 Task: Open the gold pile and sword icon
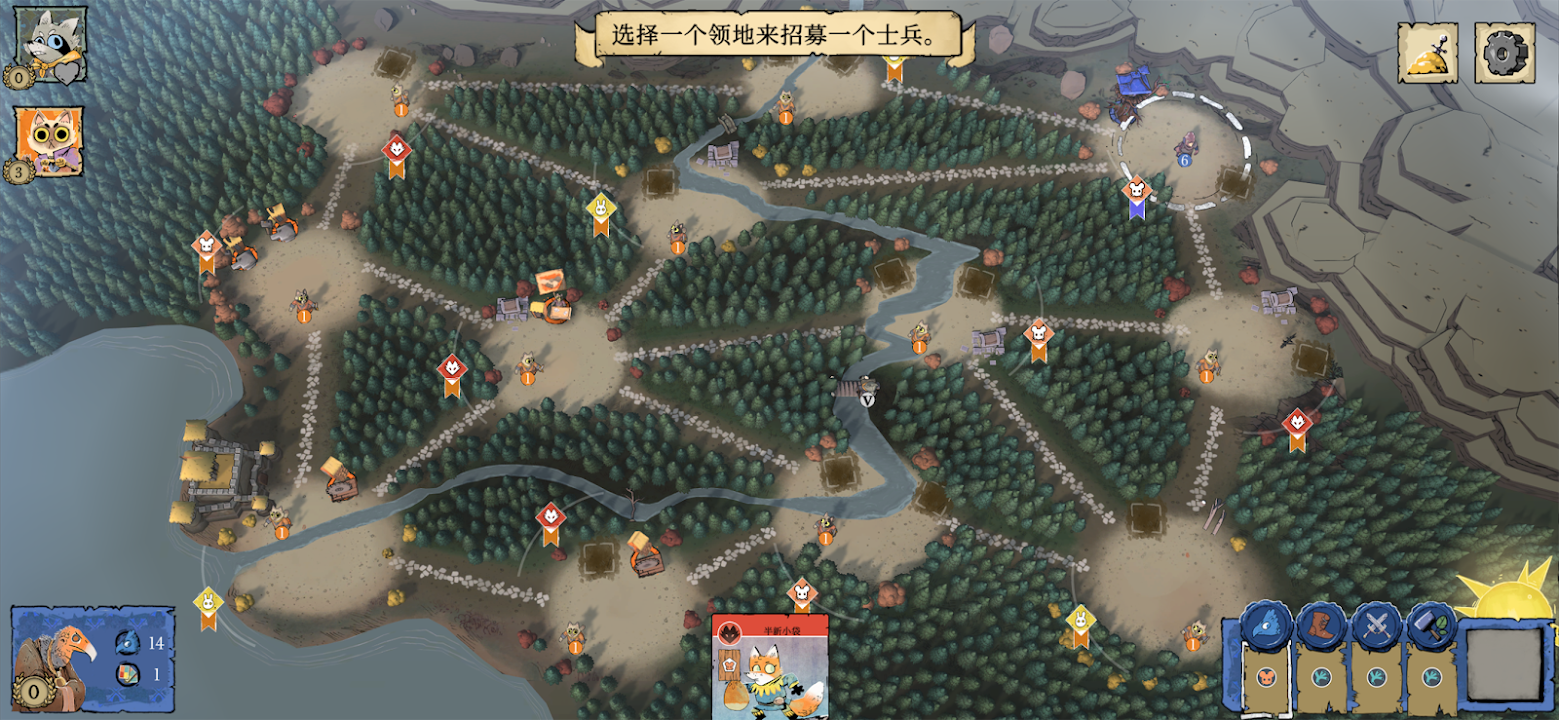[x=1427, y=53]
